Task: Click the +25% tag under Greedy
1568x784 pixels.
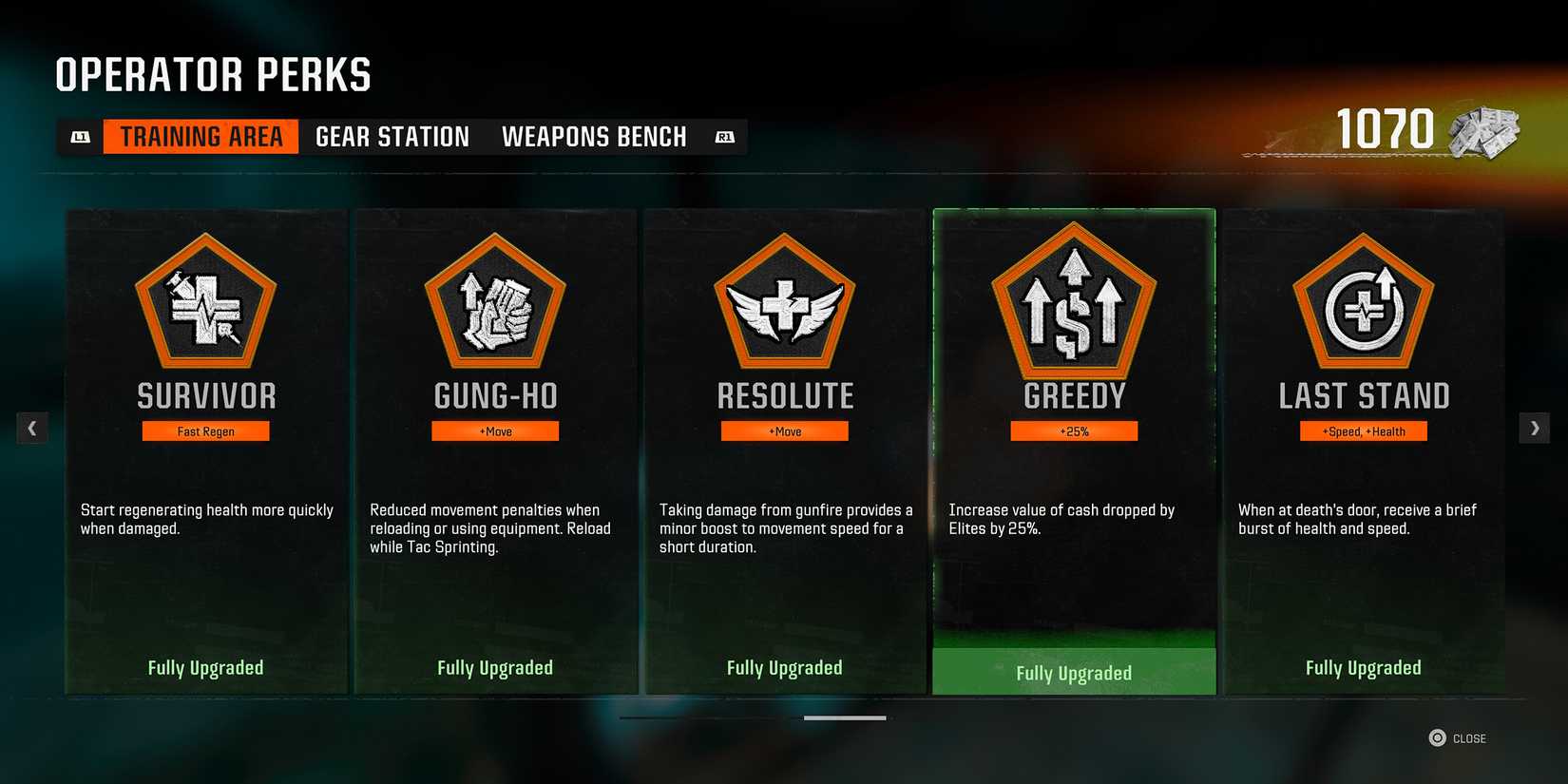Action: pyautogui.click(x=1074, y=430)
